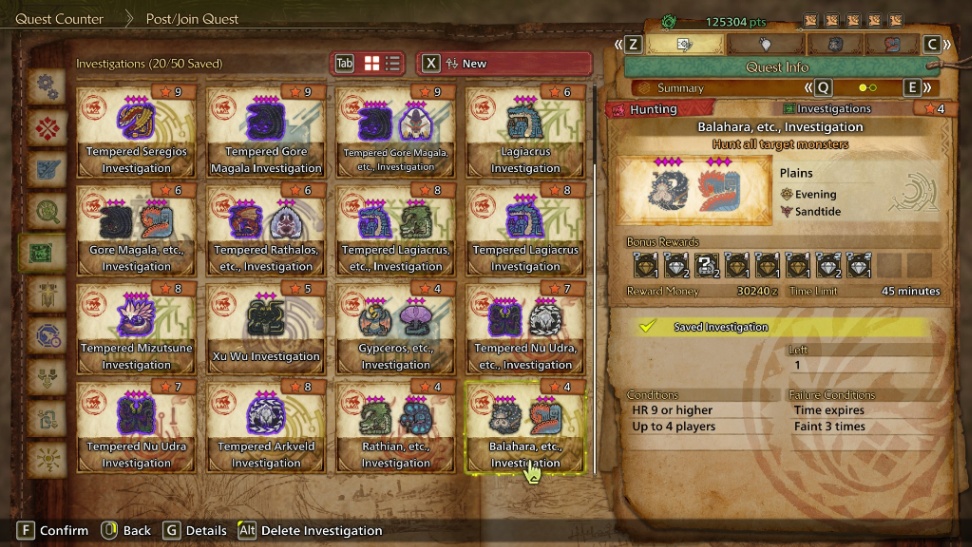The image size is (972, 547).
Task: Open the Xu Wu Investigation card
Action: click(266, 329)
